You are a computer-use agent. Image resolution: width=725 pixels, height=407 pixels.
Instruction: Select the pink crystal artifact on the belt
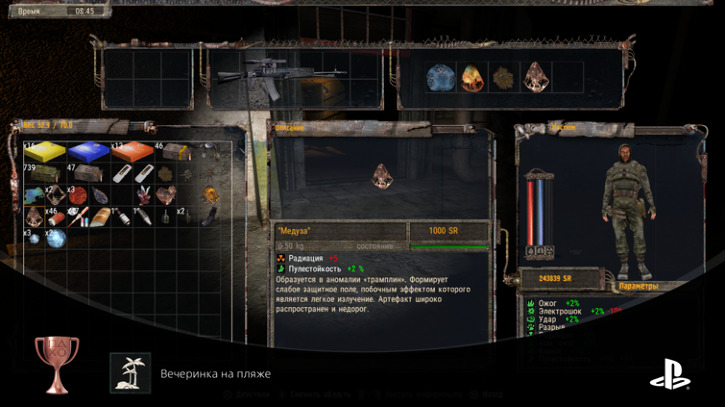coord(537,77)
